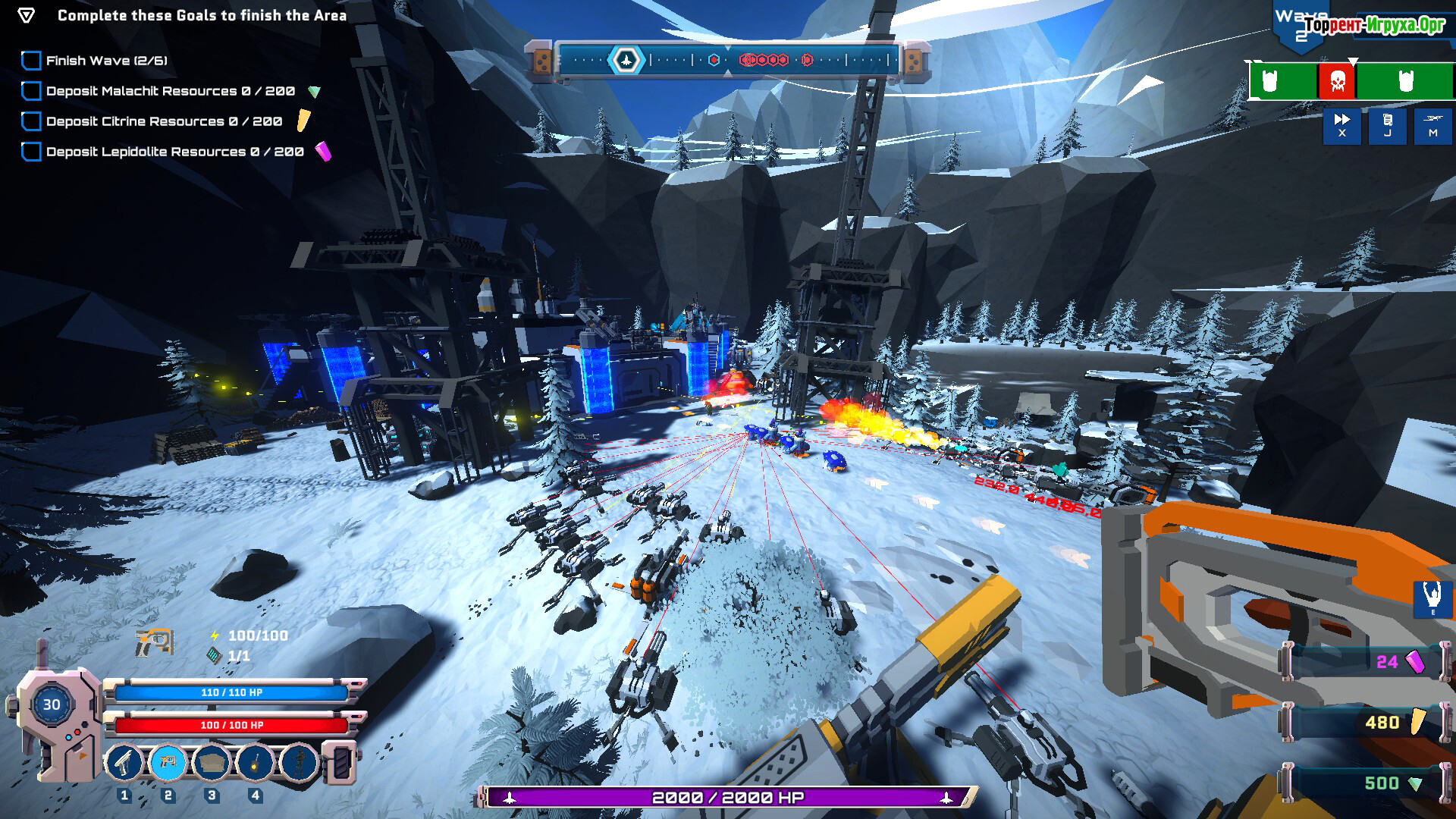Select the Deposit Malachit Resources objective
The image size is (1456, 819).
[170, 91]
